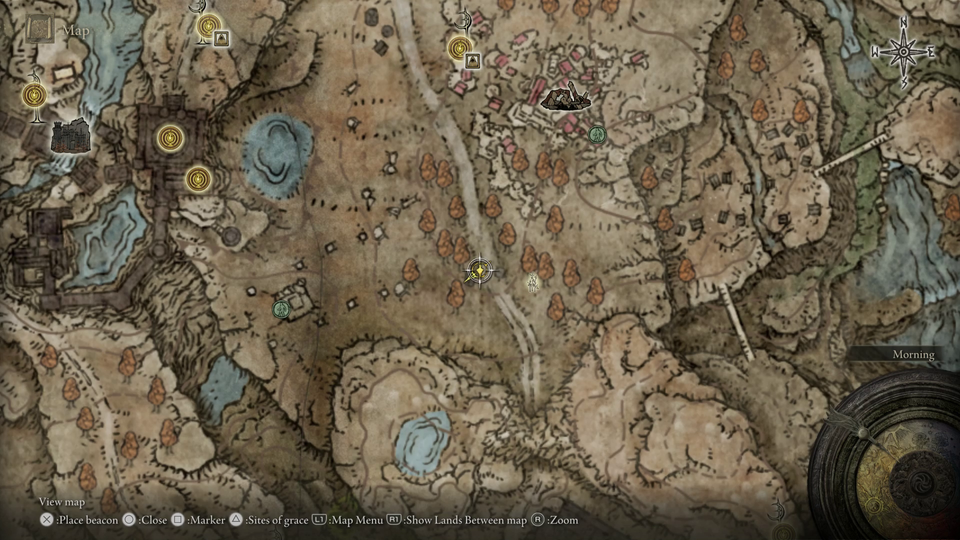Select the cave icon beside the red-roofed village
Screen dimensions: 960x540
tap(474, 60)
